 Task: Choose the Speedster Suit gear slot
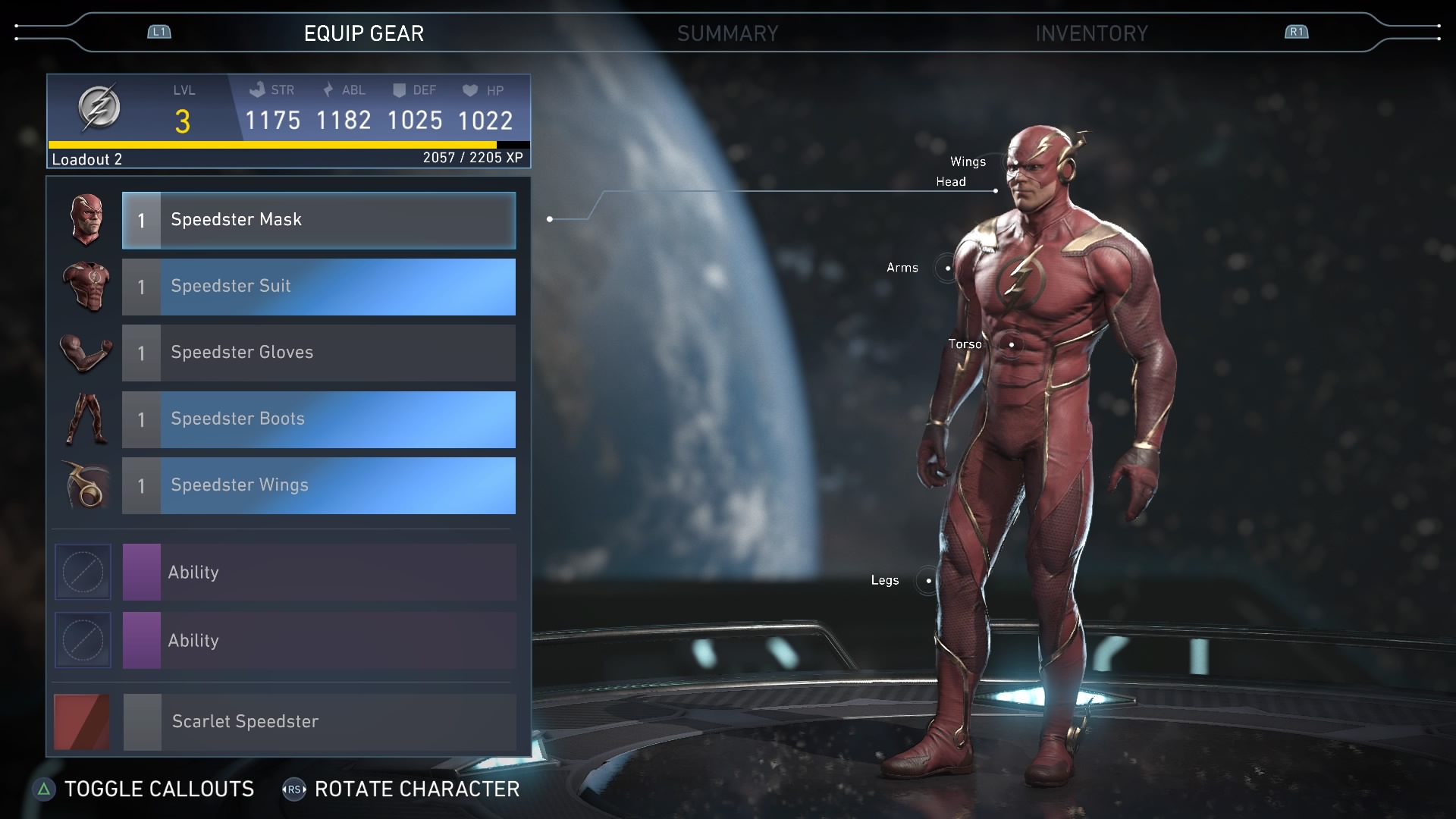click(318, 287)
